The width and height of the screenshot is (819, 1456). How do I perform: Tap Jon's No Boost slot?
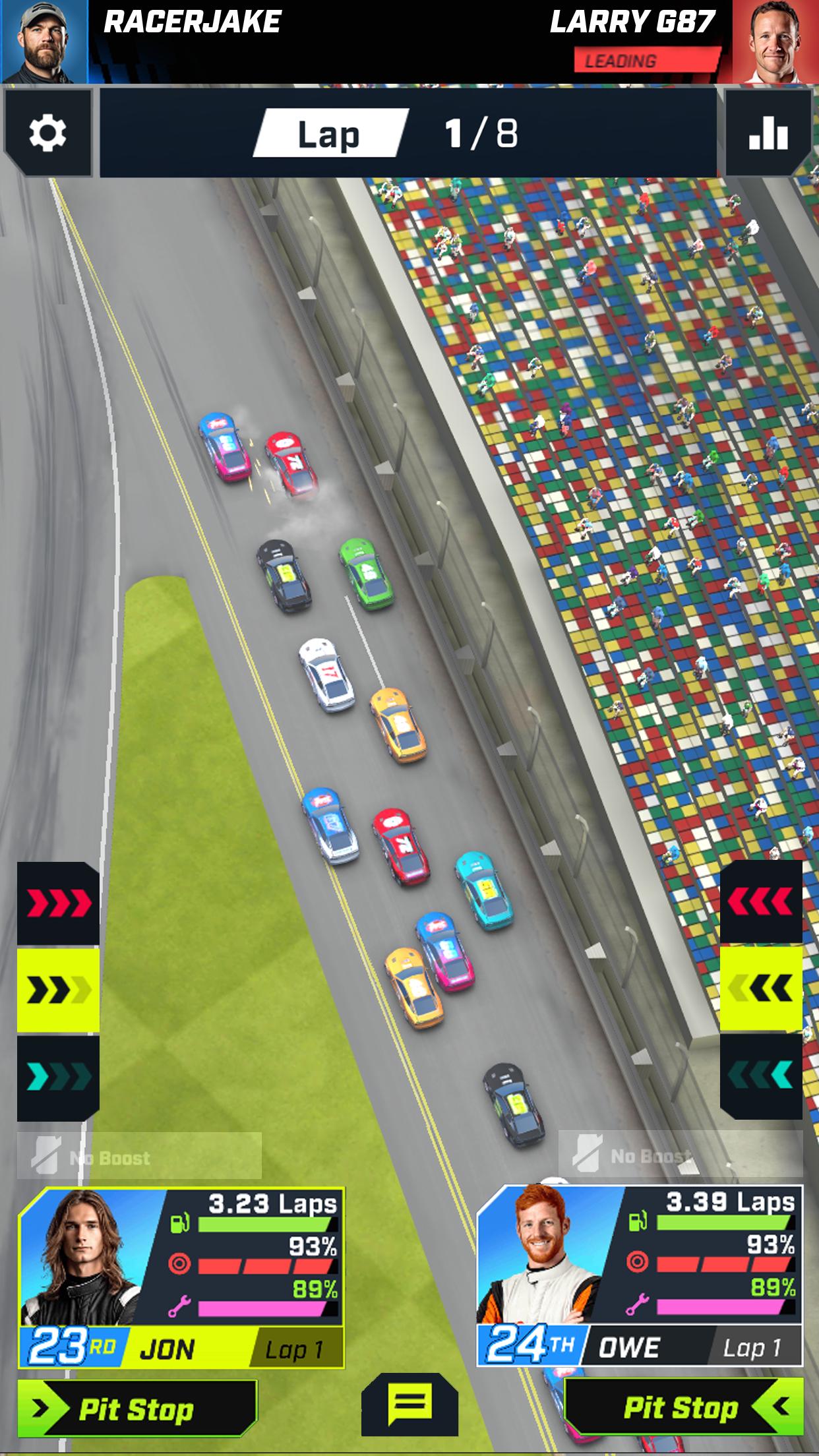click(139, 1156)
